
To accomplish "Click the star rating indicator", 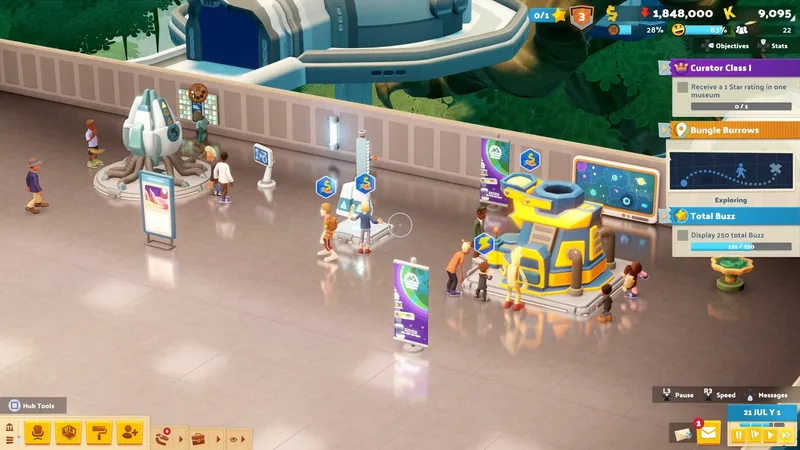I will pos(549,14).
